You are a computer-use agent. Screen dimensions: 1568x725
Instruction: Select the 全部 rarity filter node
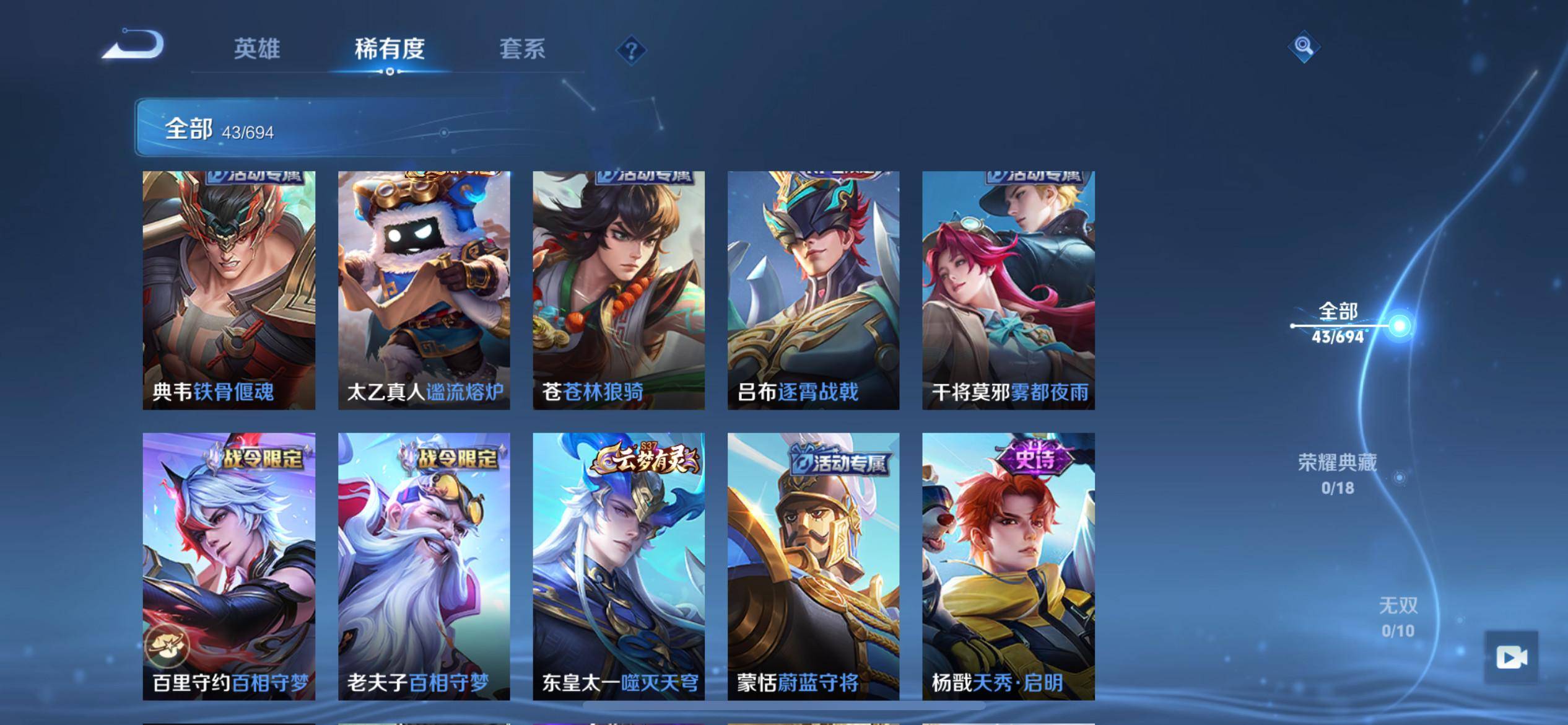pos(1399,325)
